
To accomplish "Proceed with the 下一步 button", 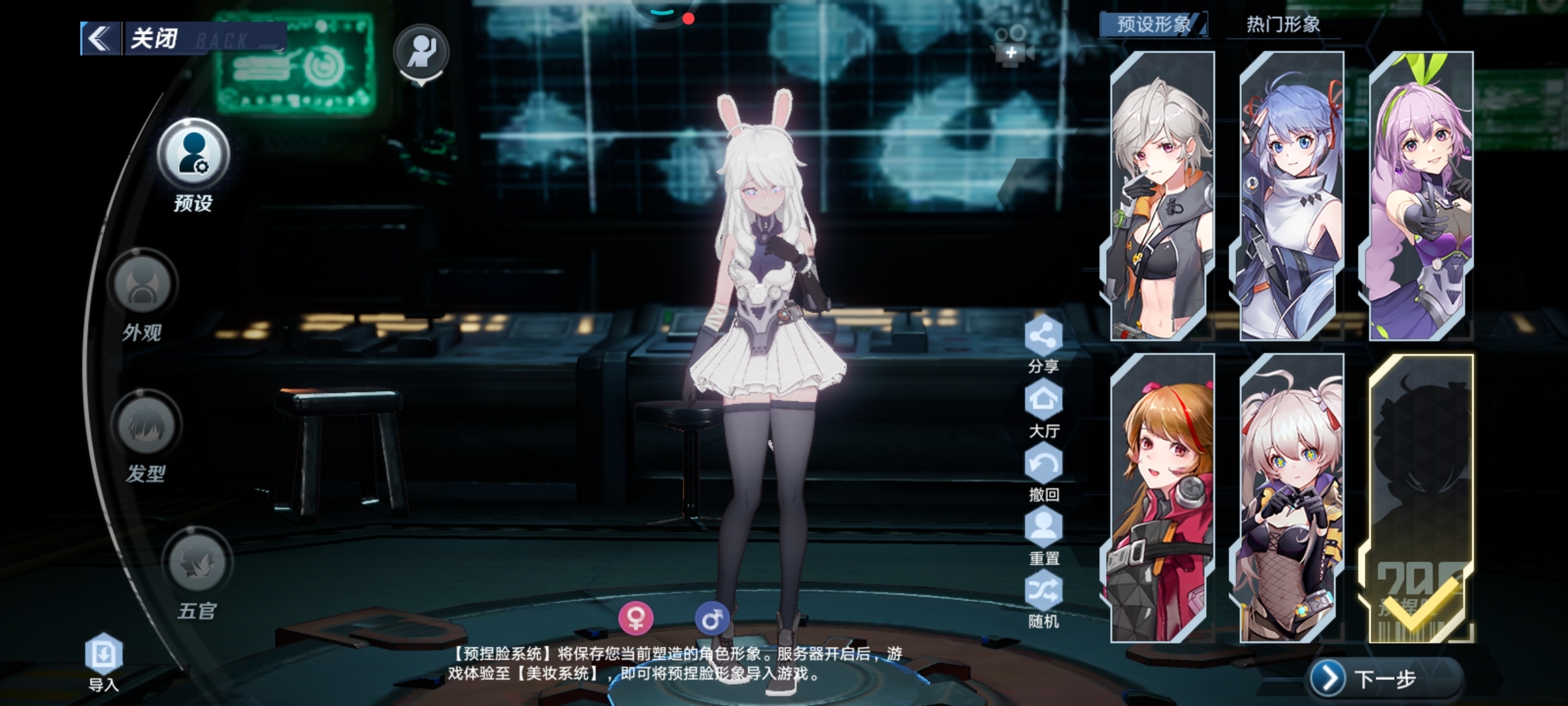I will click(1385, 679).
